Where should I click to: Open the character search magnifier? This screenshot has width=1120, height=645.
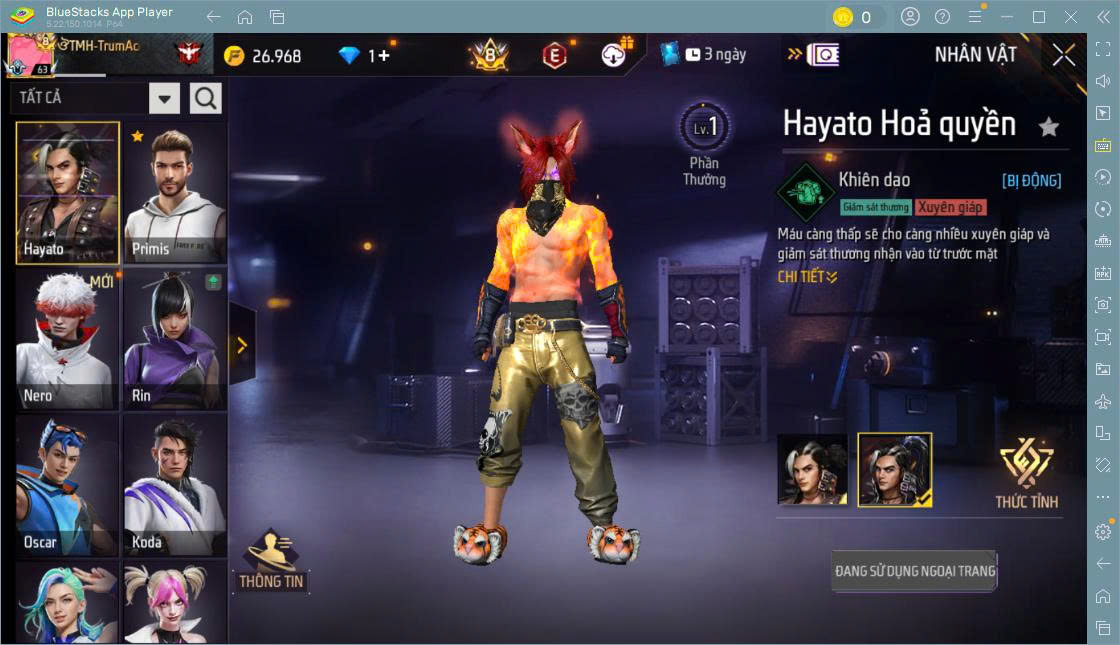pos(206,98)
